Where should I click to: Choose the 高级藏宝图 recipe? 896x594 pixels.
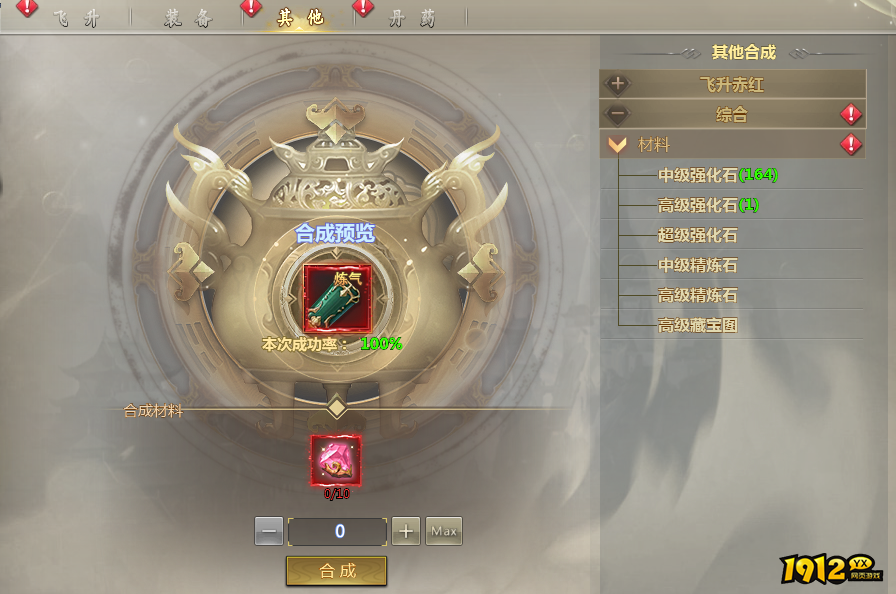click(x=697, y=325)
